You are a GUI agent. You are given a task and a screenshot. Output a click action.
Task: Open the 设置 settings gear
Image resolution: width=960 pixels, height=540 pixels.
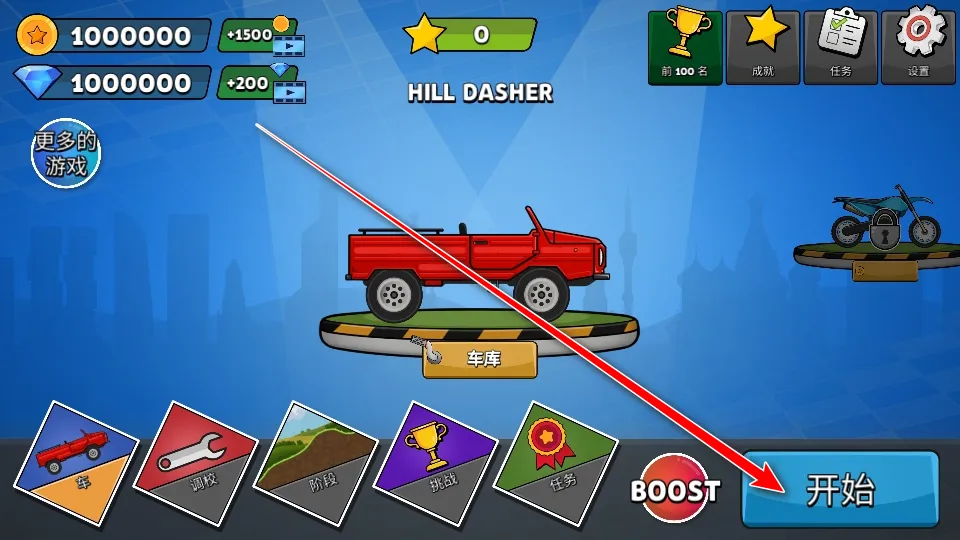[918, 47]
